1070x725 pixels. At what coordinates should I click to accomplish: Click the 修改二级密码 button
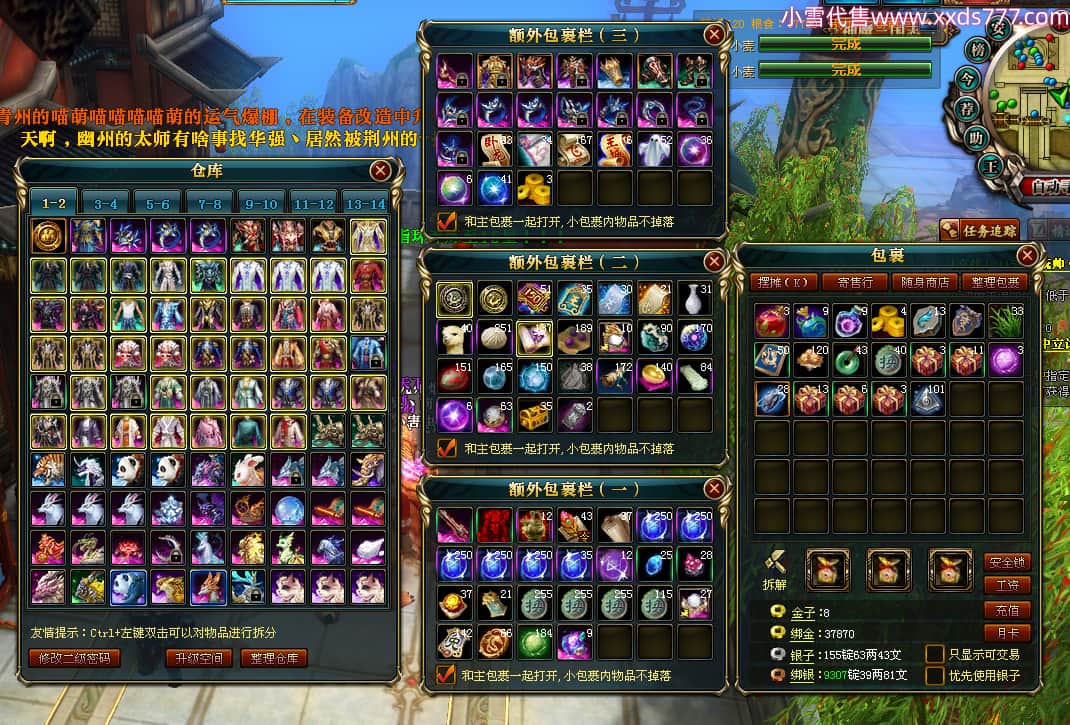click(75, 658)
